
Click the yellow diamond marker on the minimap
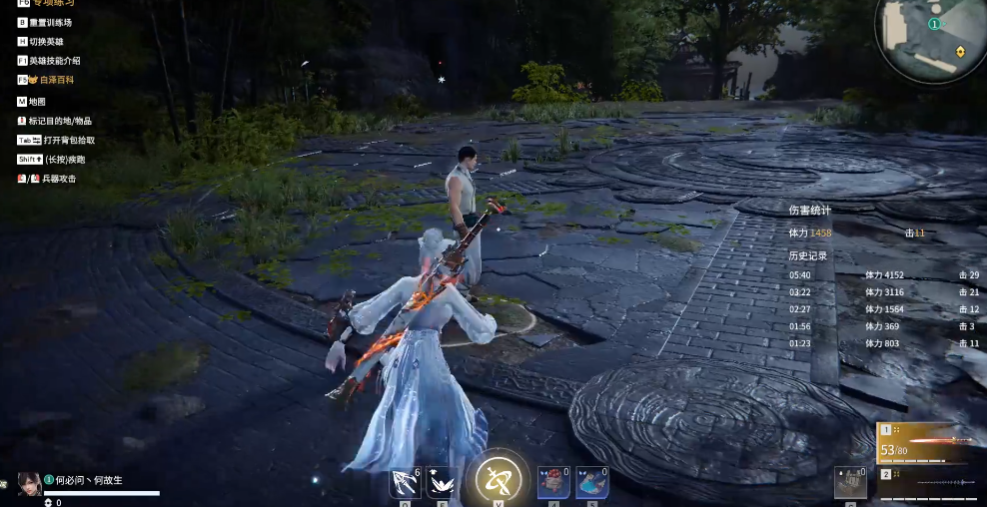click(x=961, y=50)
